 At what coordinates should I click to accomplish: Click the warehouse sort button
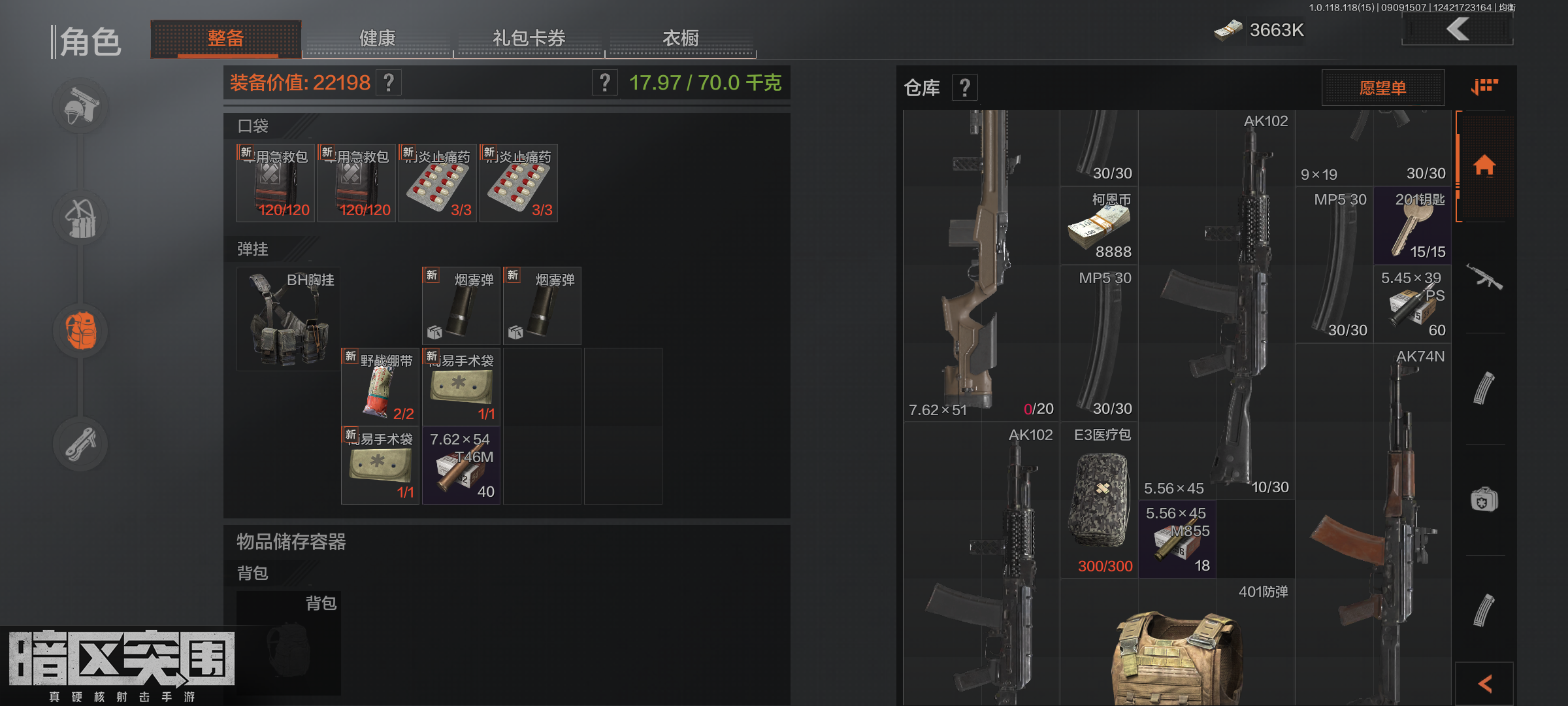tap(1484, 87)
